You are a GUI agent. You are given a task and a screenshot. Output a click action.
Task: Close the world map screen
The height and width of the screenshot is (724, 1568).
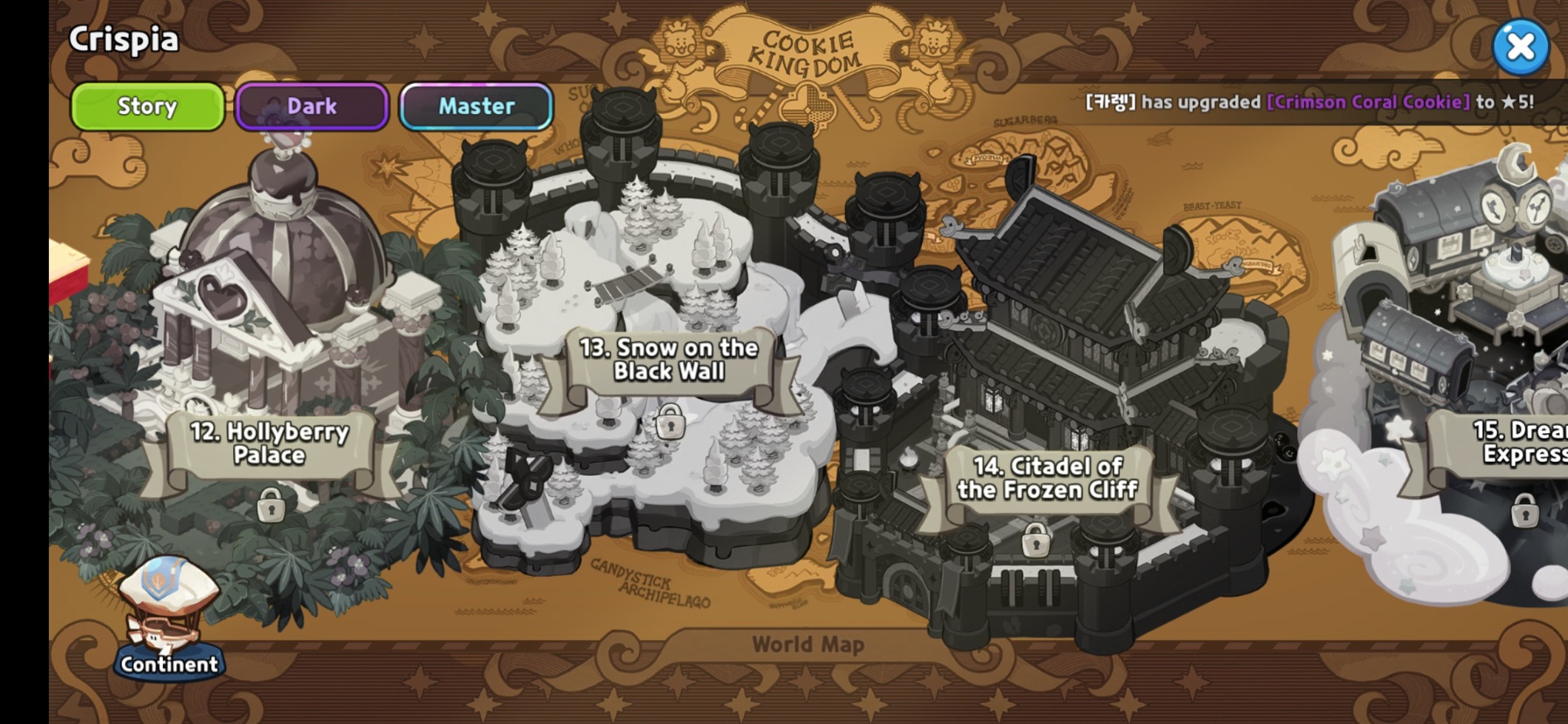pyautogui.click(x=1520, y=47)
